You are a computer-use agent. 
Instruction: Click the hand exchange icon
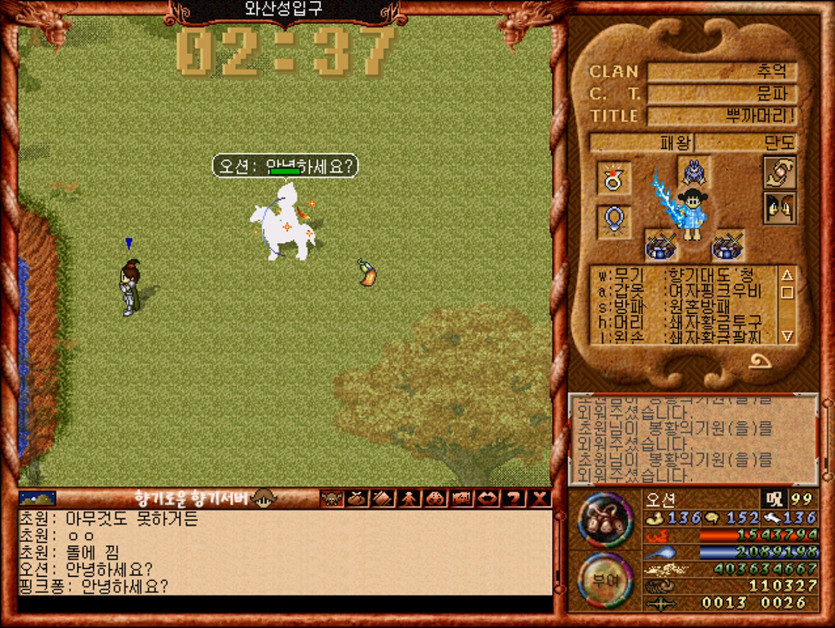[779, 172]
